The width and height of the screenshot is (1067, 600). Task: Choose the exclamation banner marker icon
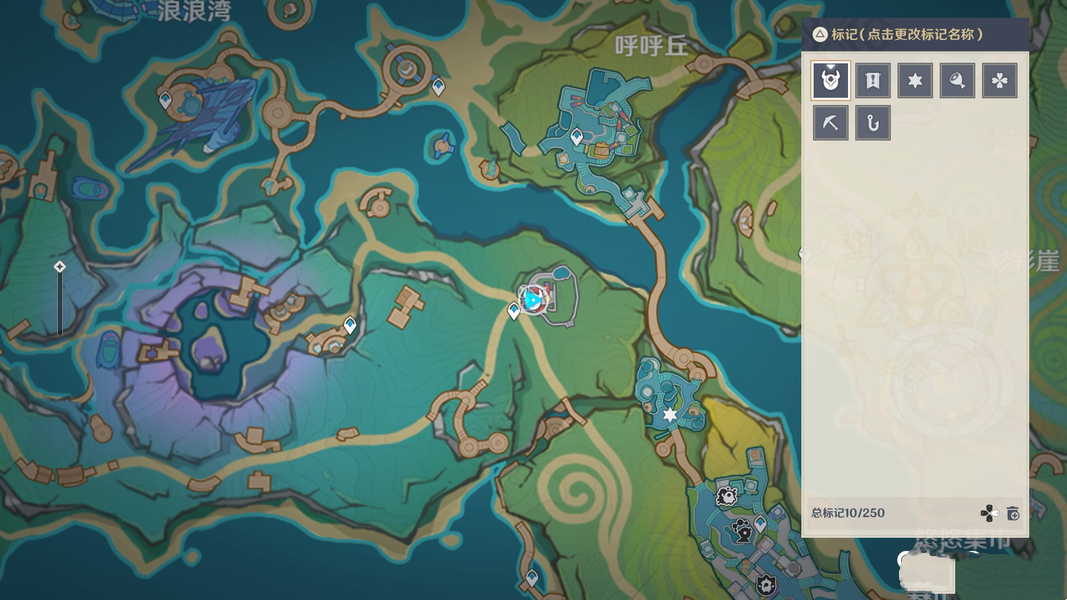coord(873,81)
